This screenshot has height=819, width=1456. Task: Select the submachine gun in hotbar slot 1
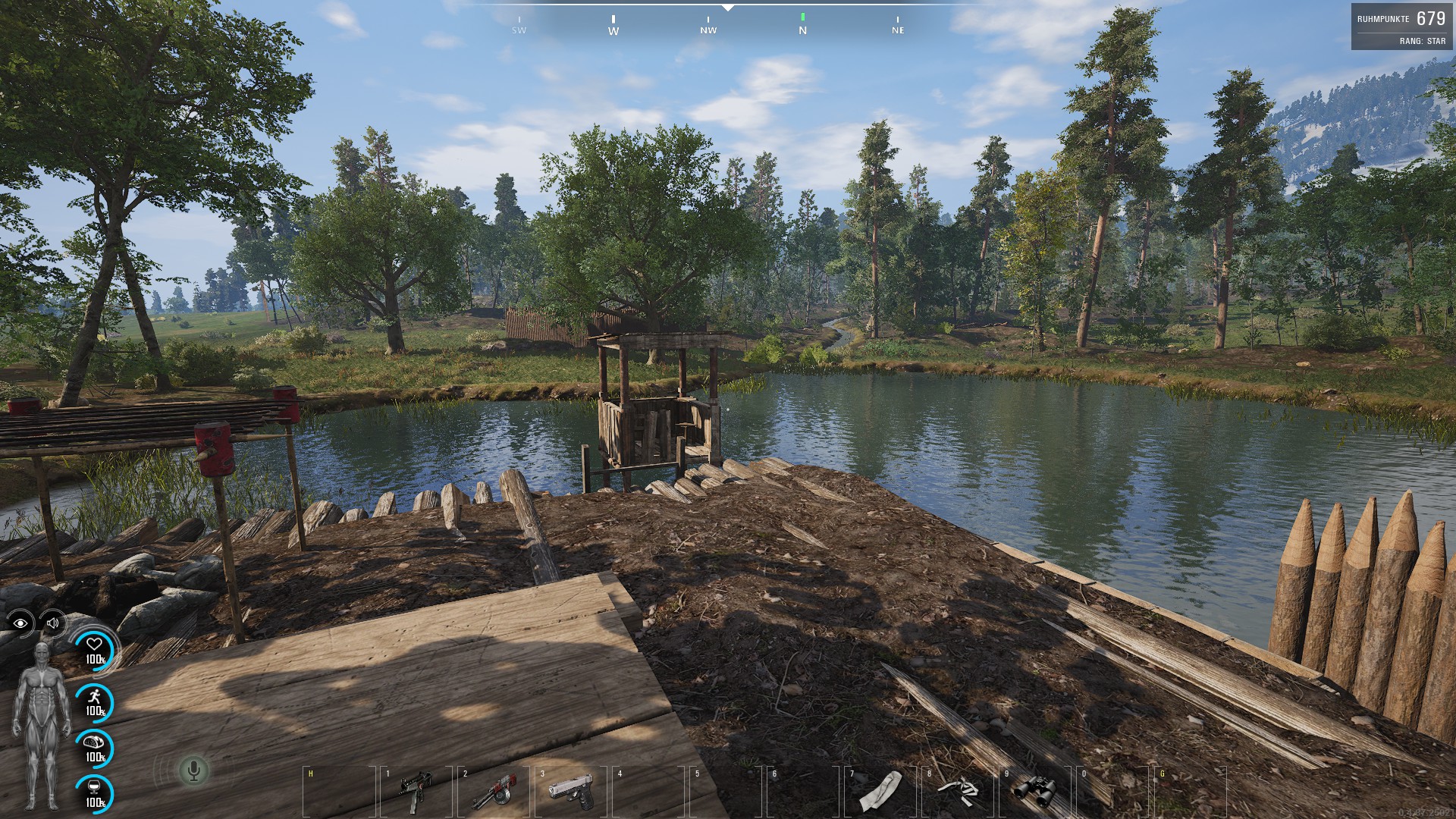point(416,790)
